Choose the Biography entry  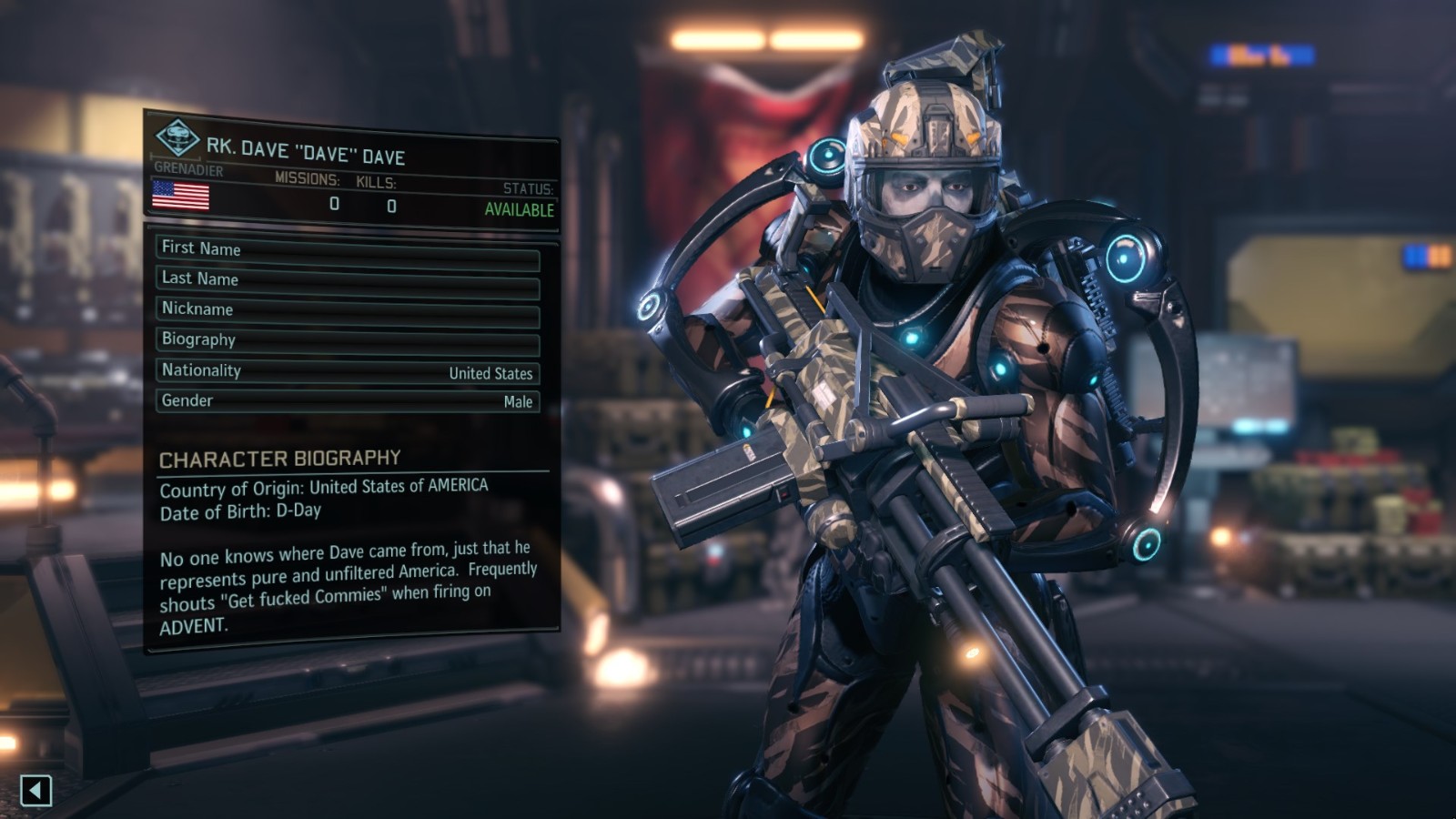(348, 342)
